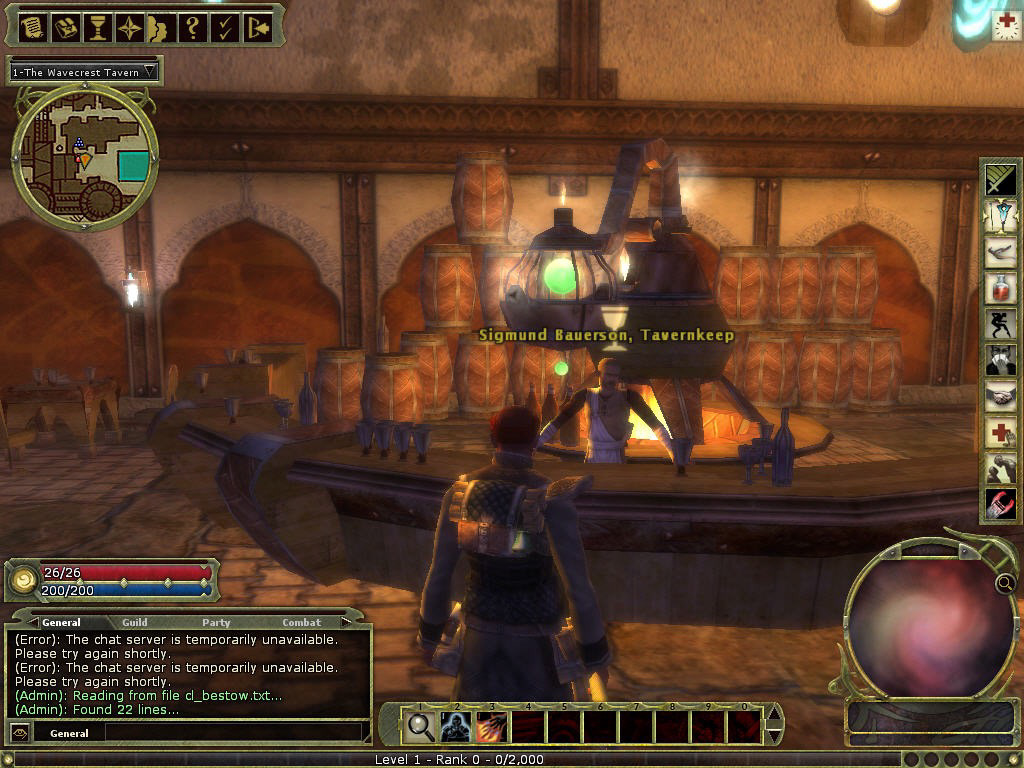The image size is (1024, 768).
Task: Activate the sword attack icon on sidebar
Action: [1000, 180]
